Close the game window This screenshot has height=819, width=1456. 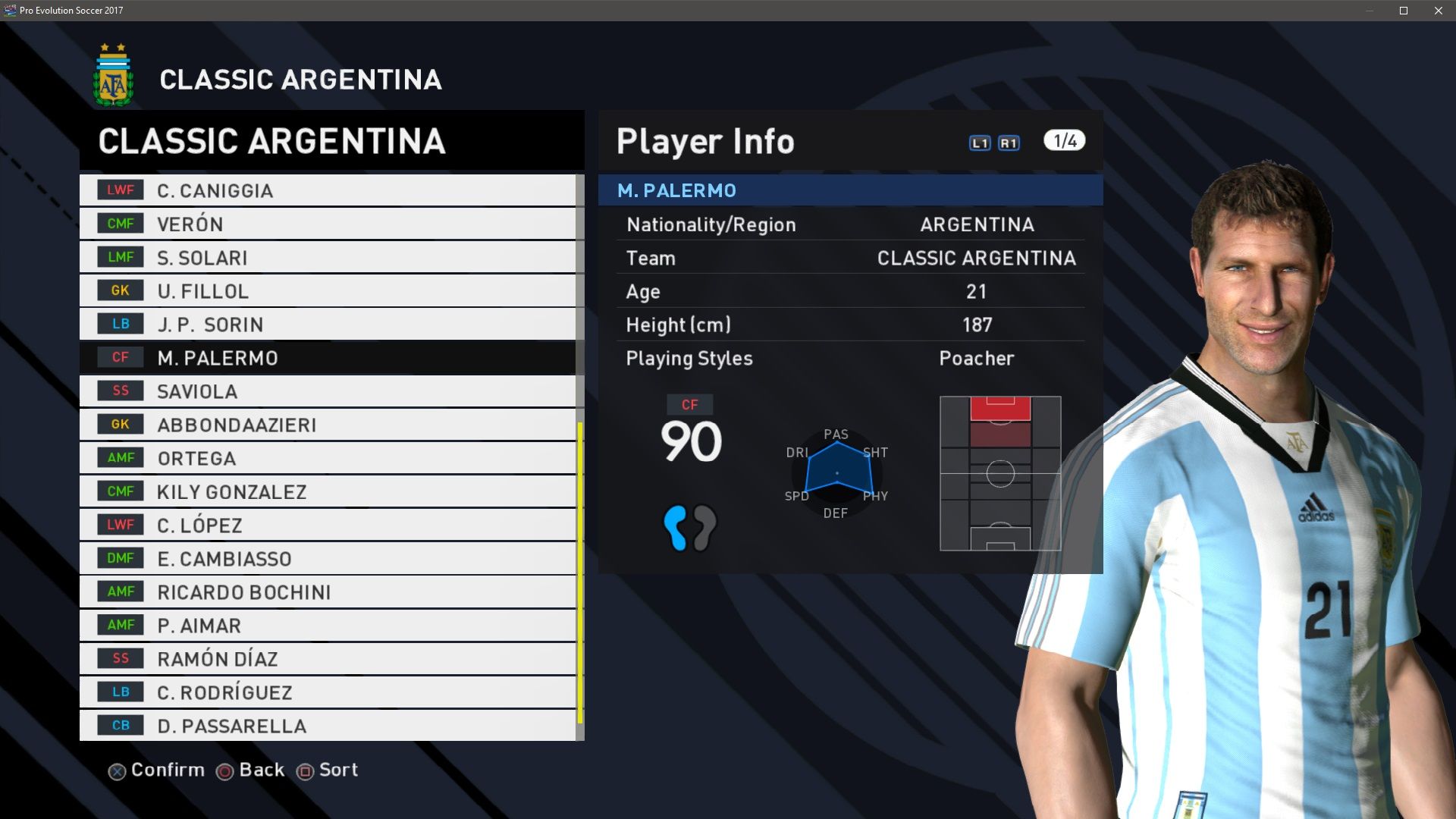click(x=1439, y=11)
